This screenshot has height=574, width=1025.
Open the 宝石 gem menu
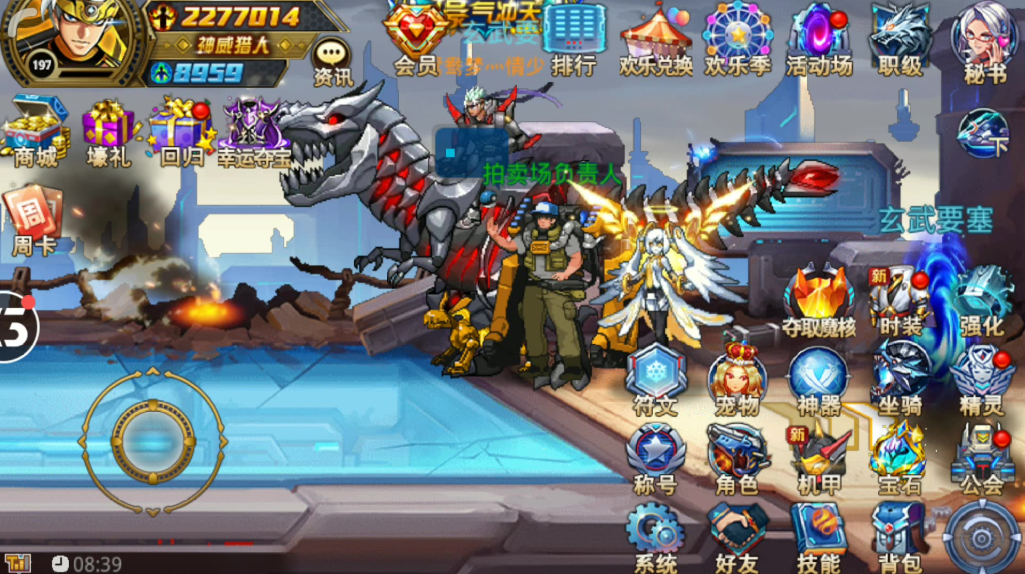pyautogui.click(x=899, y=459)
